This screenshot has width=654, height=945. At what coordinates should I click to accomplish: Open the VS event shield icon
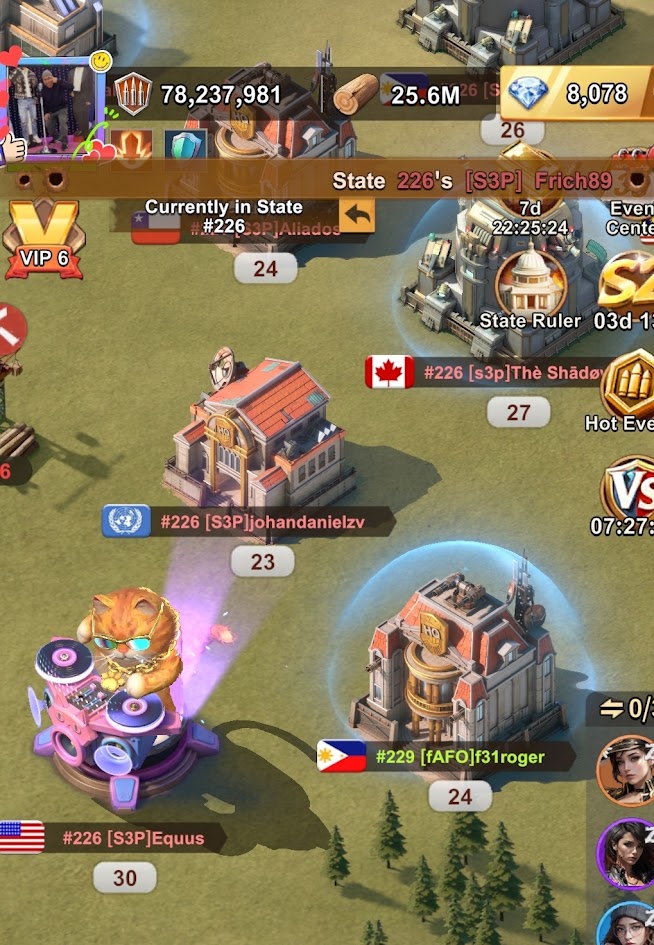pyautogui.click(x=630, y=490)
